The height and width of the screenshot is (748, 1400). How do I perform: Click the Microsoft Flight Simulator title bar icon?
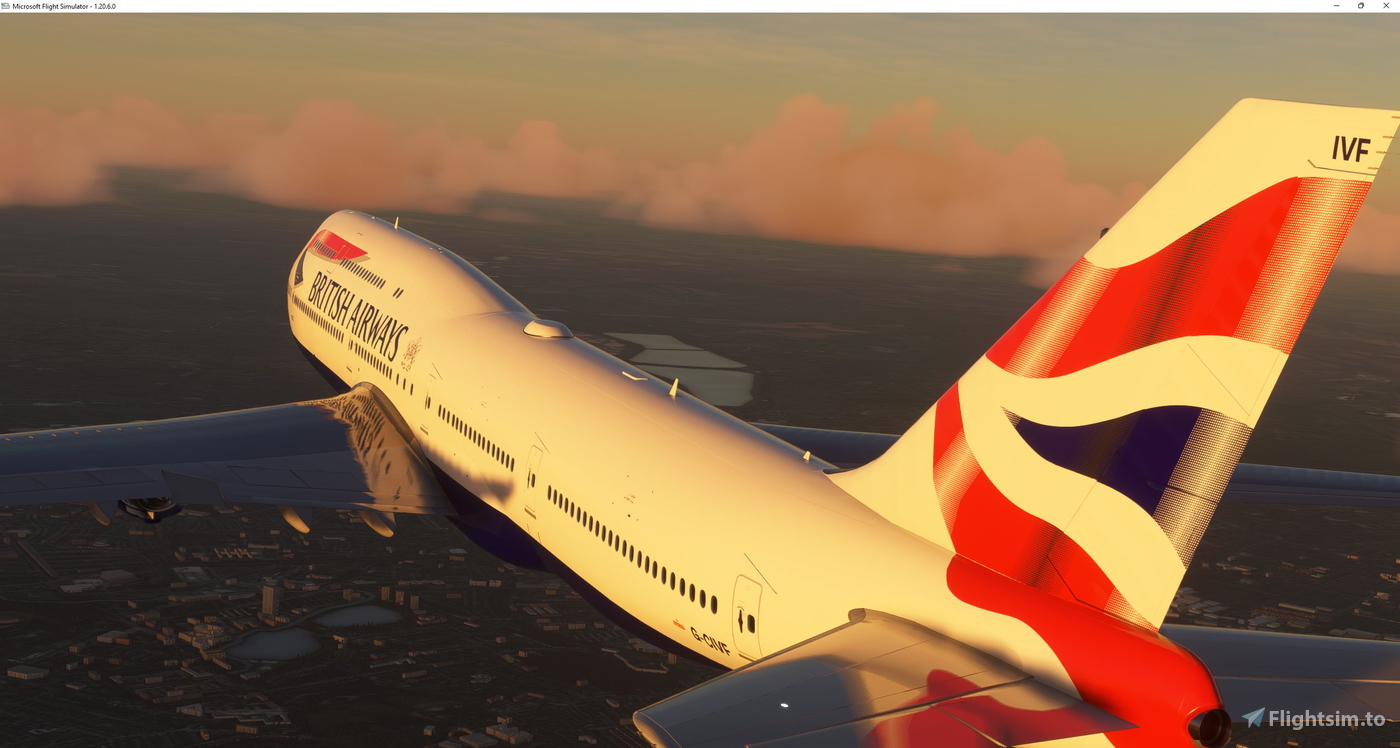point(7,5)
